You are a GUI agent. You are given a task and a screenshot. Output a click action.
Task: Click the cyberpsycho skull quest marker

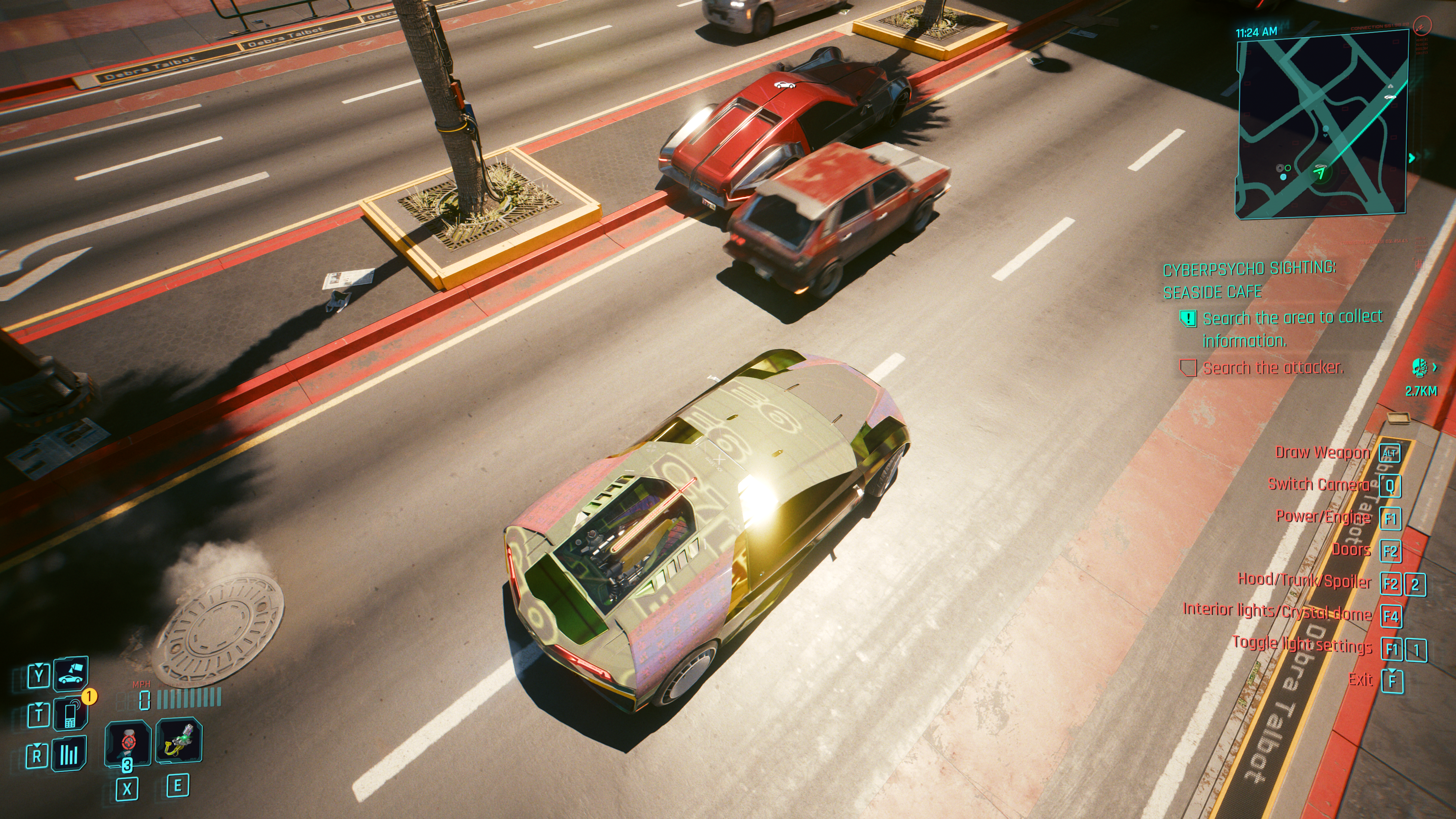[x=1419, y=368]
